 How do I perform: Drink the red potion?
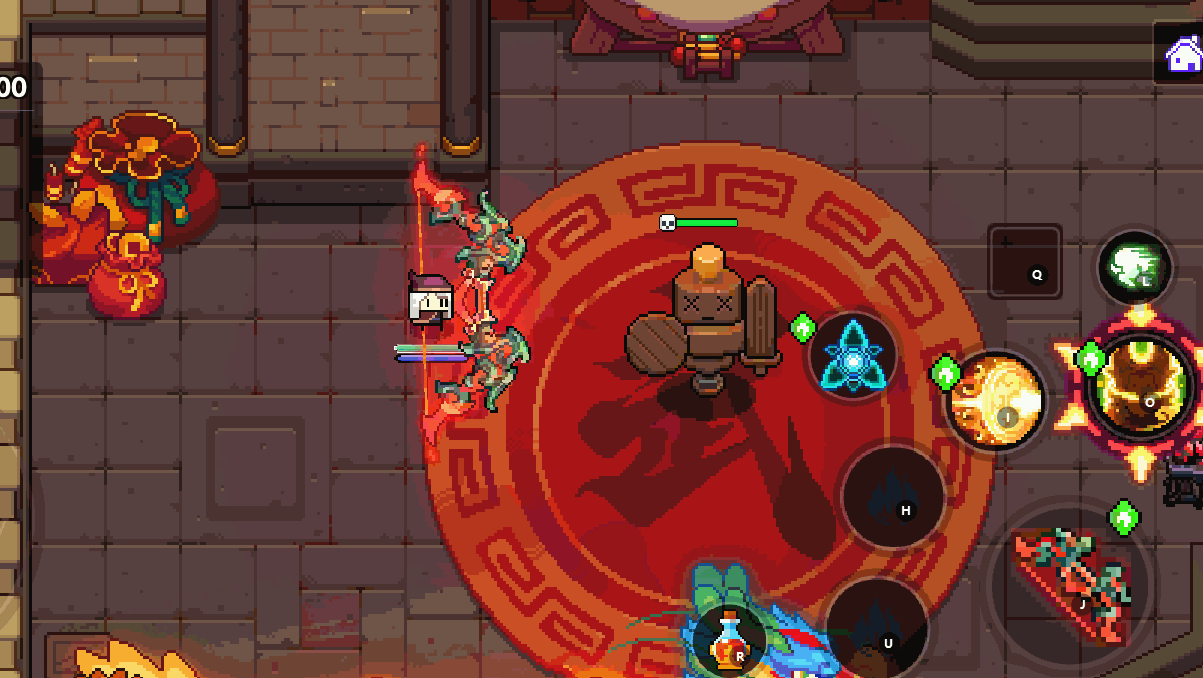point(731,640)
